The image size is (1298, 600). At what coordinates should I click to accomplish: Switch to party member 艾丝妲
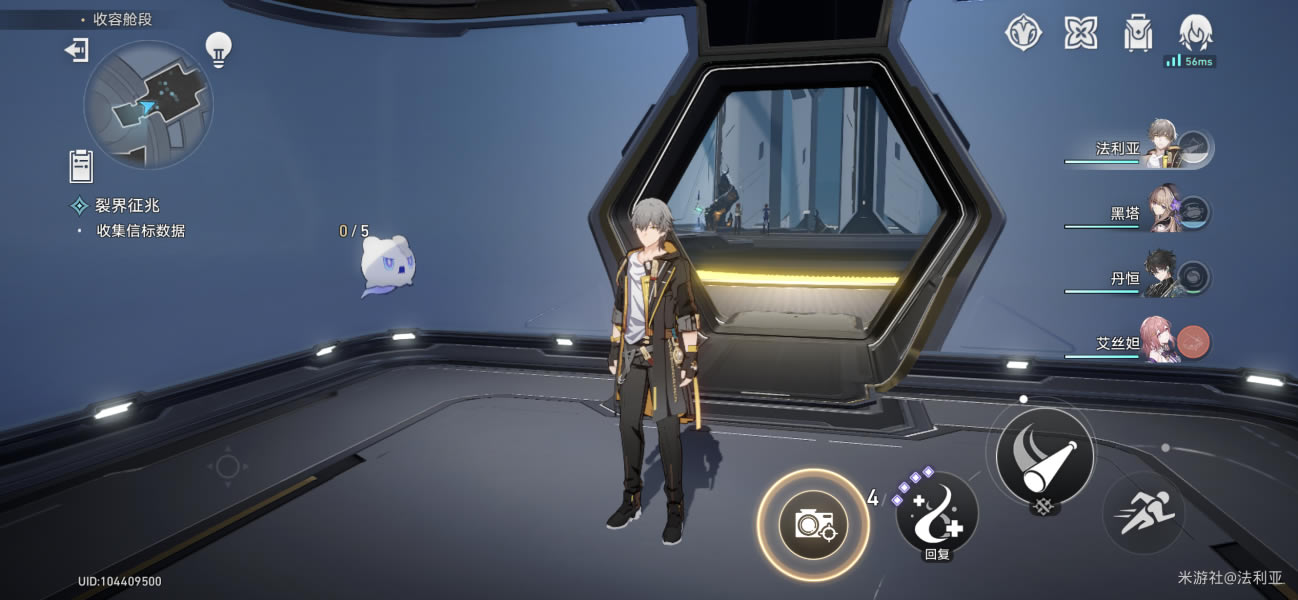[1162, 342]
